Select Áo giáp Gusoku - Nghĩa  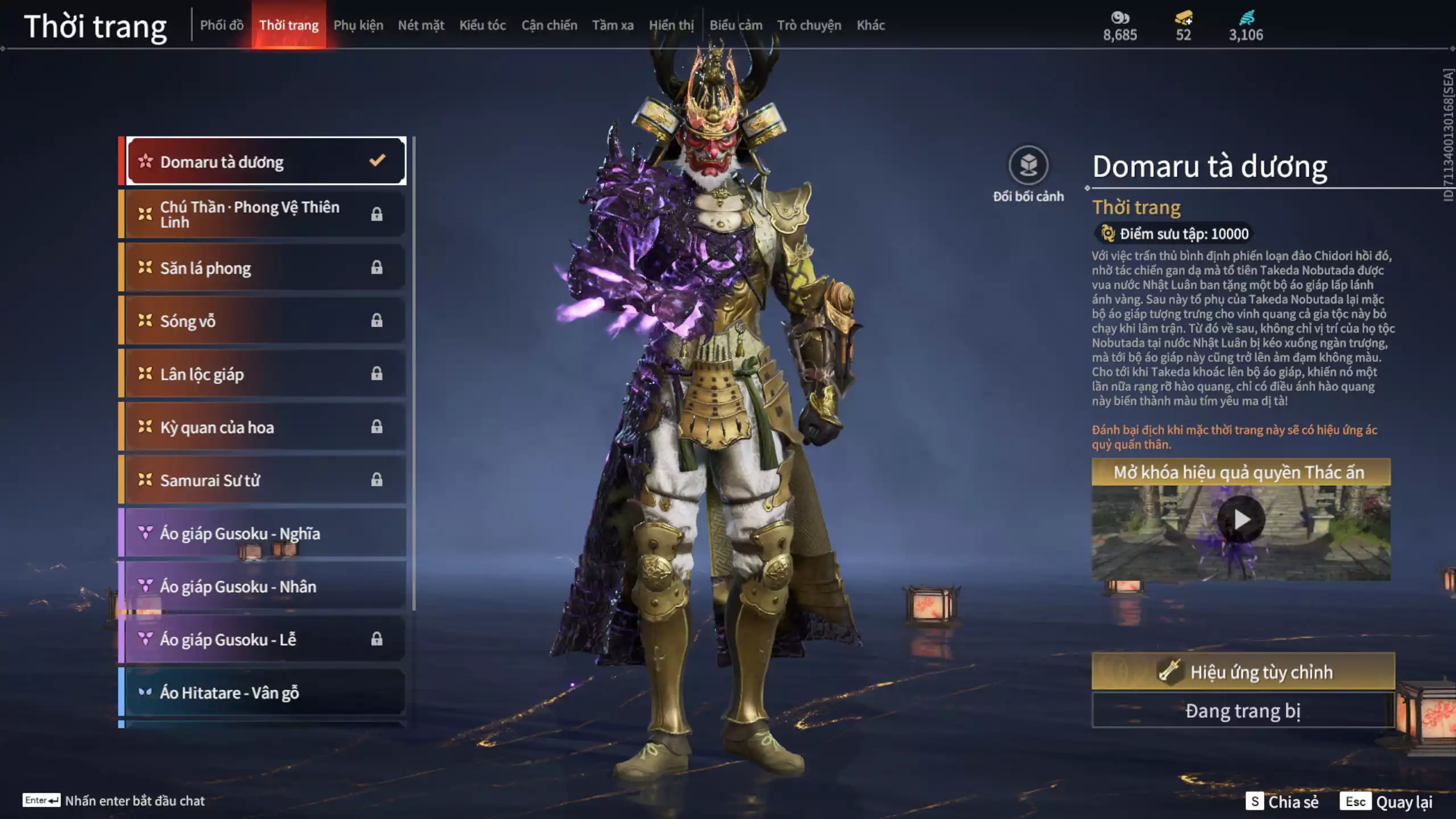(266, 533)
